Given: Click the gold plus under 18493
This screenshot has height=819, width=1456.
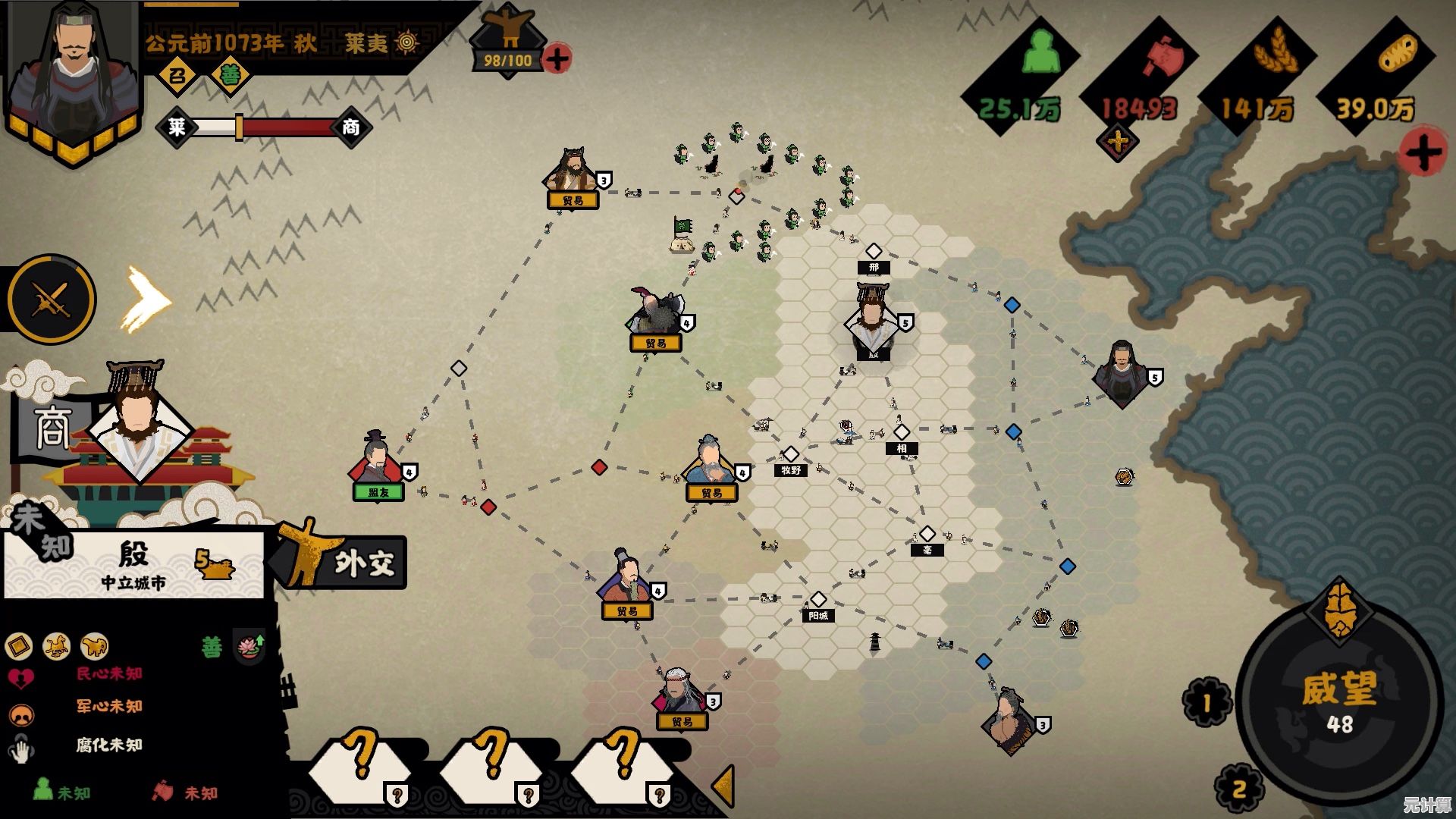Looking at the screenshot, I should click(x=1118, y=142).
